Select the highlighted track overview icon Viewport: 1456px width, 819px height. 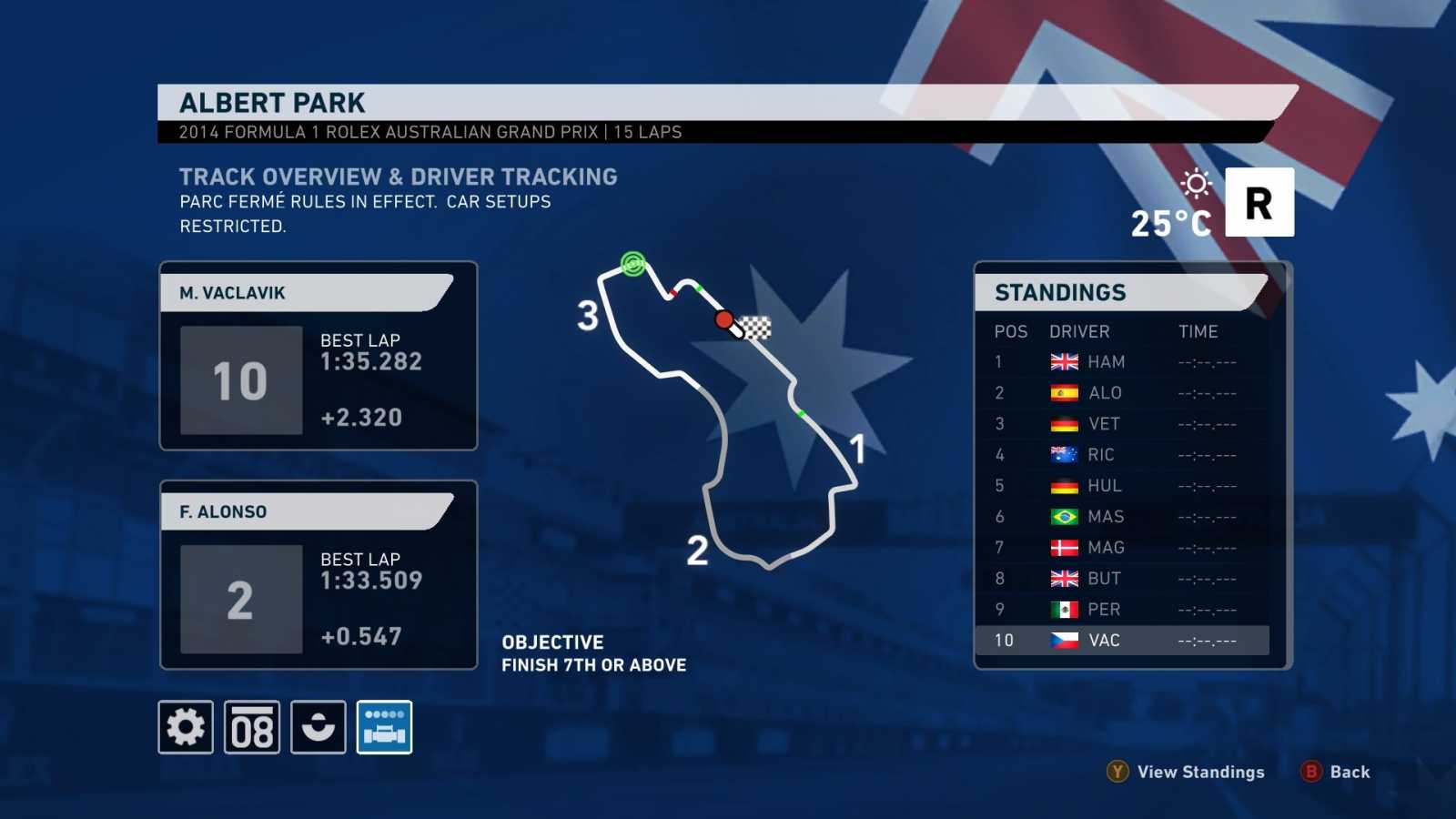(x=384, y=728)
